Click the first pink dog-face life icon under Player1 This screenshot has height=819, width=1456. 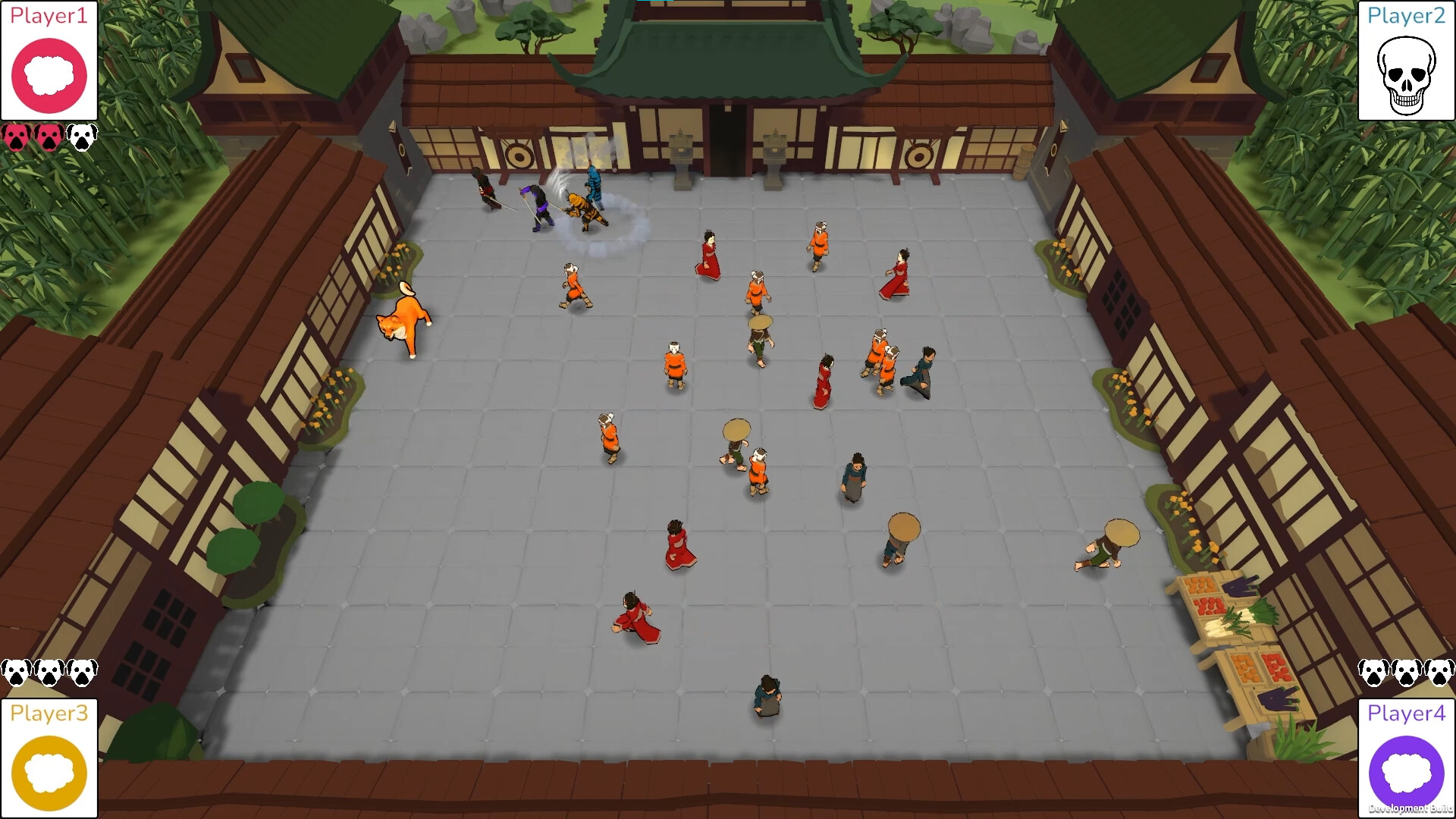click(x=15, y=135)
